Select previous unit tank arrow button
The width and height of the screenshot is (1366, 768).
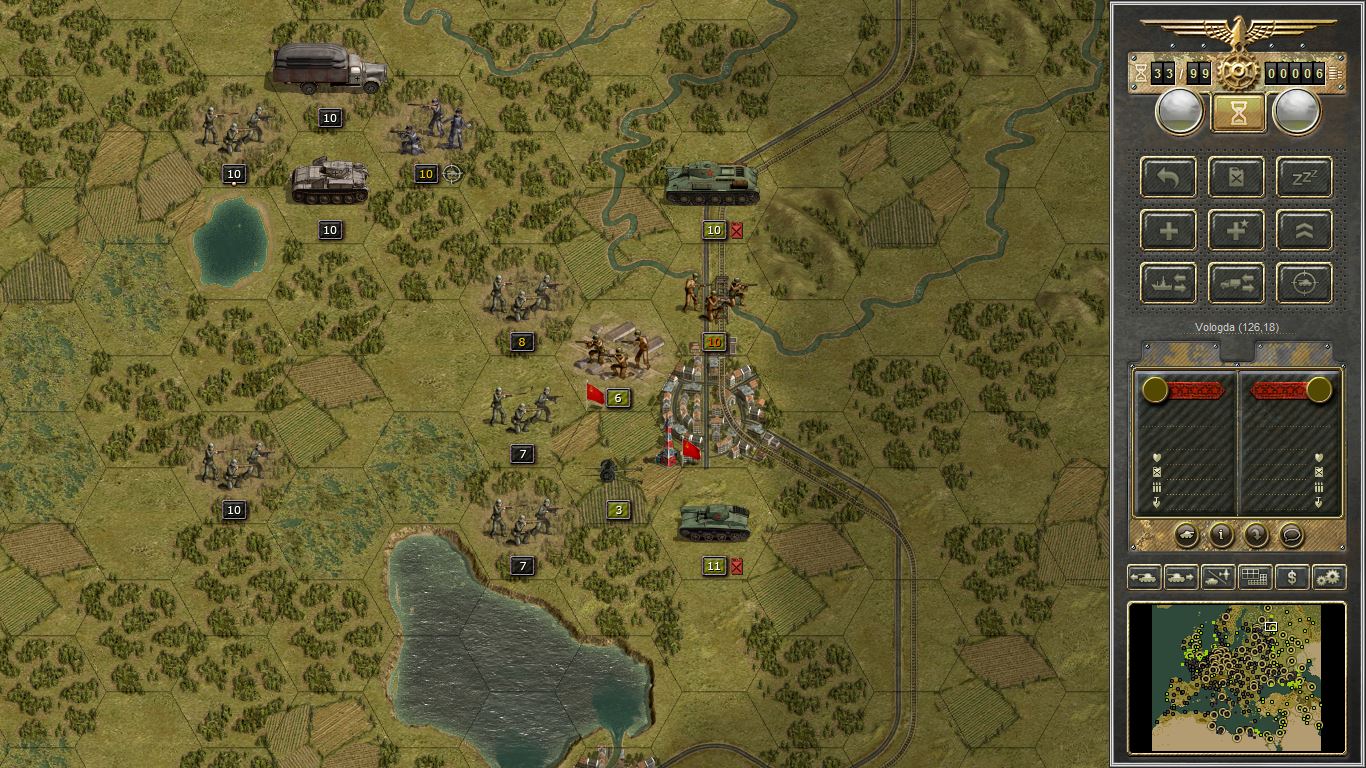click(1144, 577)
